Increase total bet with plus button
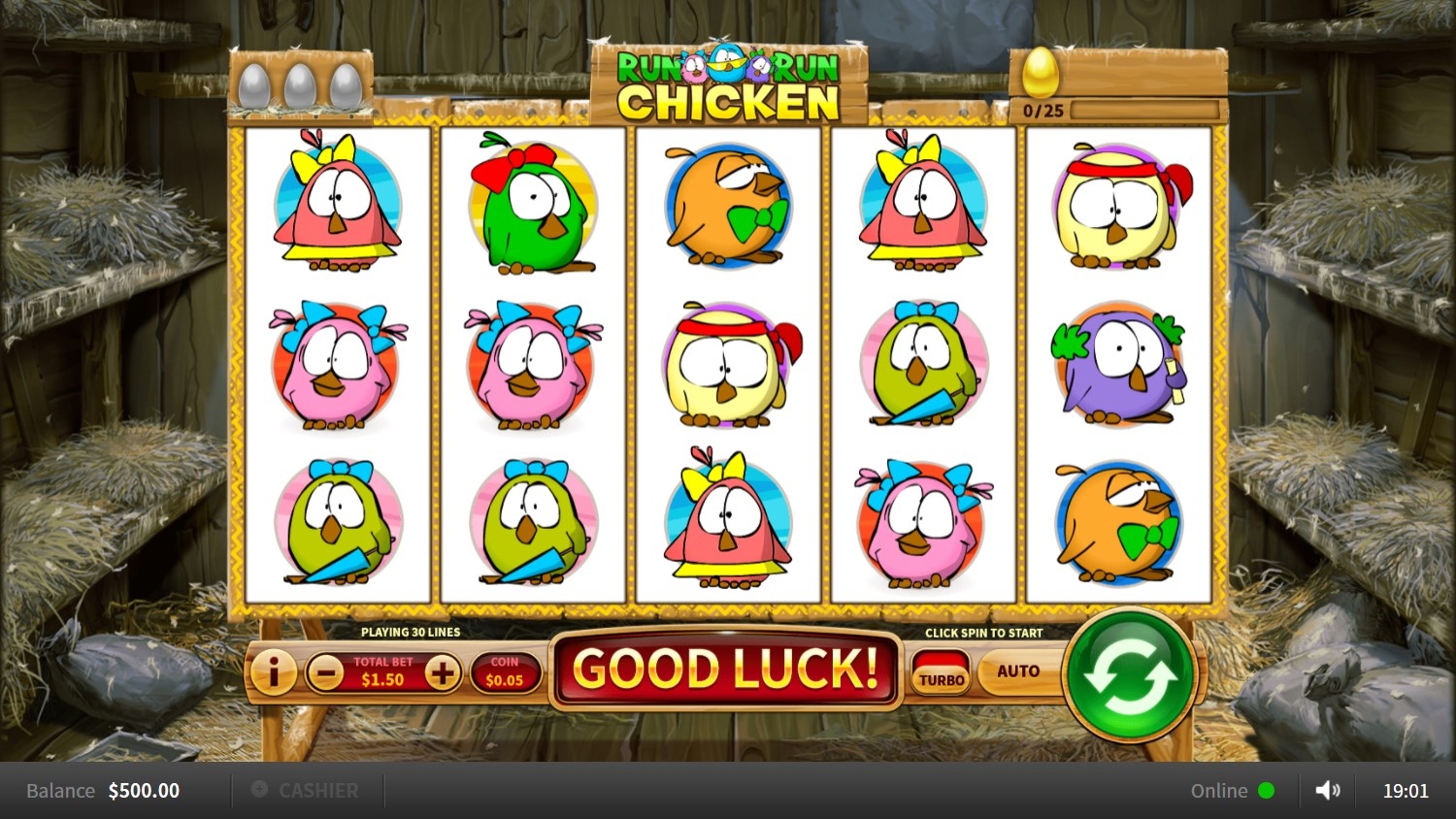Viewport: 1456px width, 819px height. coord(442,672)
